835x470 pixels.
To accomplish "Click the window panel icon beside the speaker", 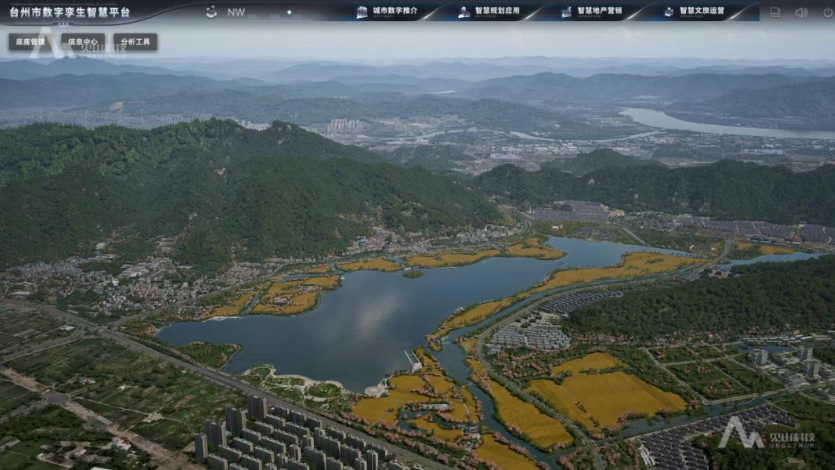I will [x=775, y=12].
